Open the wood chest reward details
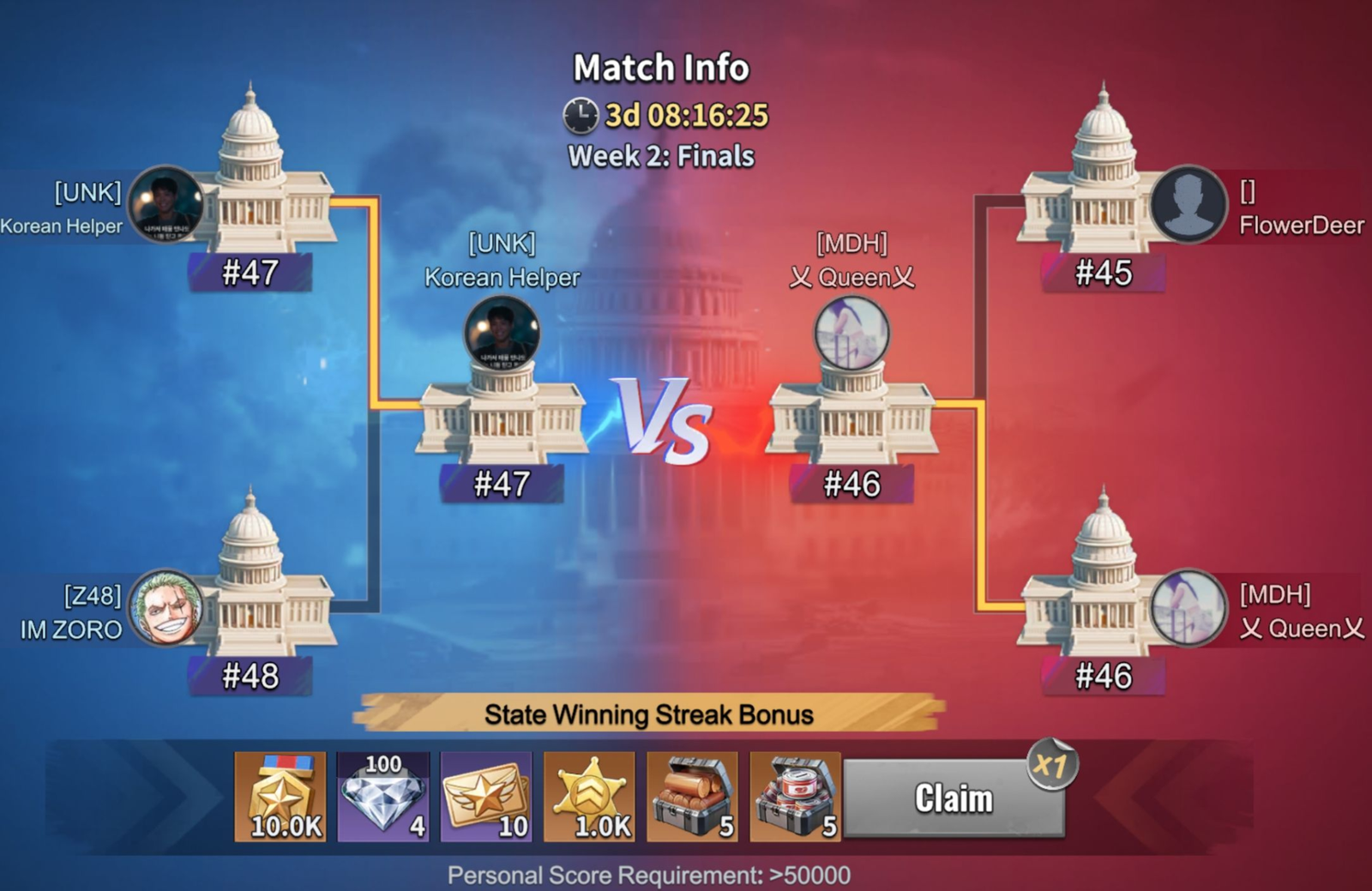Image resolution: width=1372 pixels, height=891 pixels. pyautogui.click(x=692, y=798)
